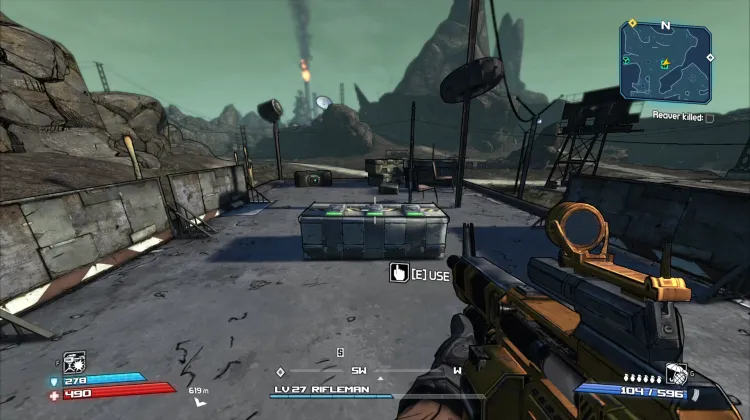This screenshot has height=420, width=750.
Task: Click the minimap in the corner
Action: point(666,62)
